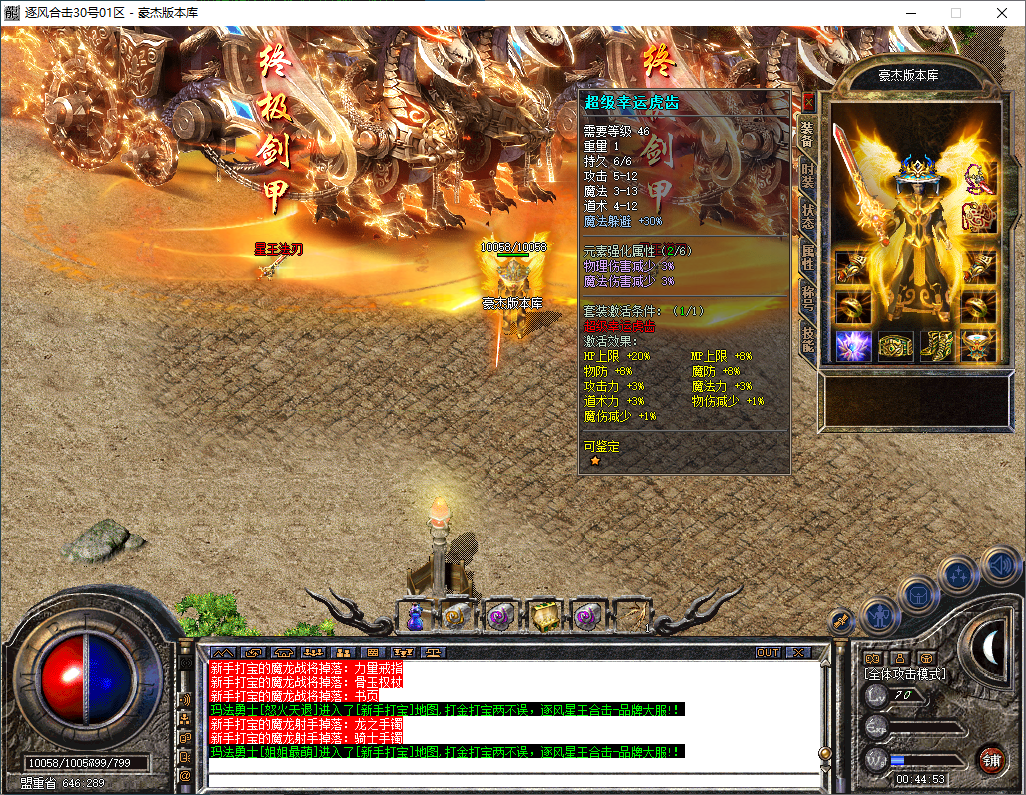This screenshot has height=795, width=1026.
Task: Switch to the 技能 tab
Action: point(808,338)
